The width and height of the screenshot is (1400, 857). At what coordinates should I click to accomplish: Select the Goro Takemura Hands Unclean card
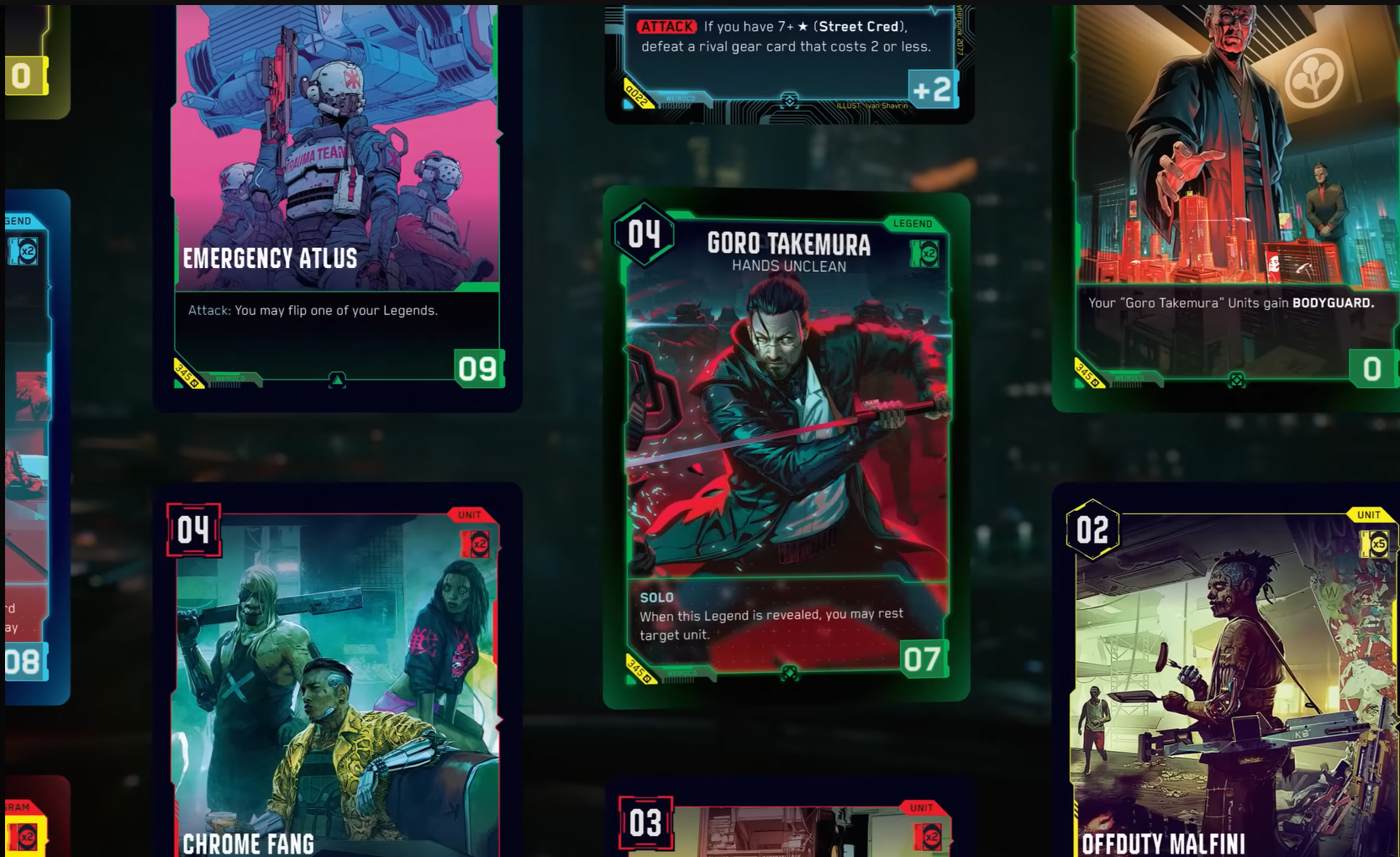(787, 445)
